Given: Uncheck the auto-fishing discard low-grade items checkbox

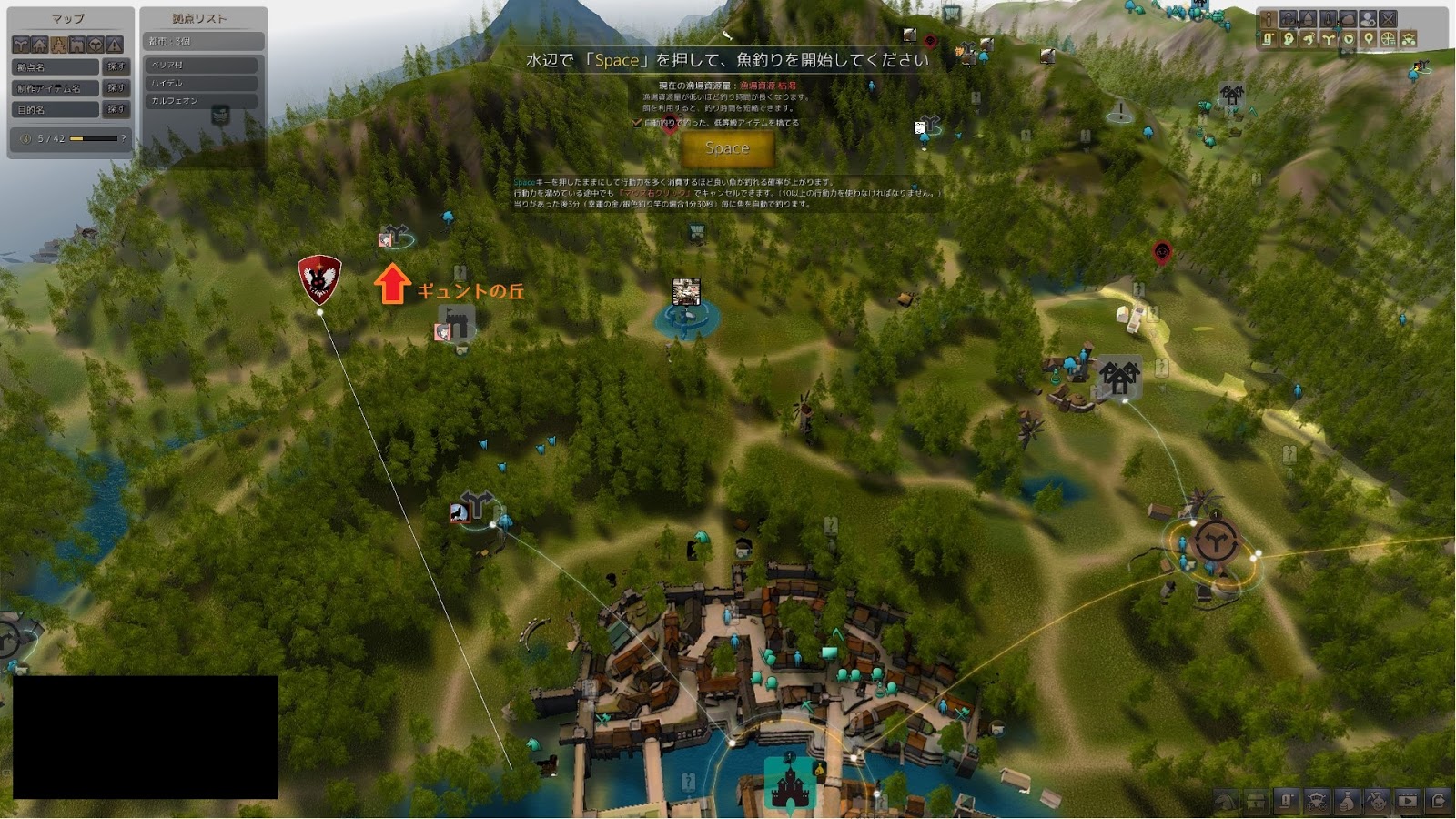Looking at the screenshot, I should tap(637, 123).
